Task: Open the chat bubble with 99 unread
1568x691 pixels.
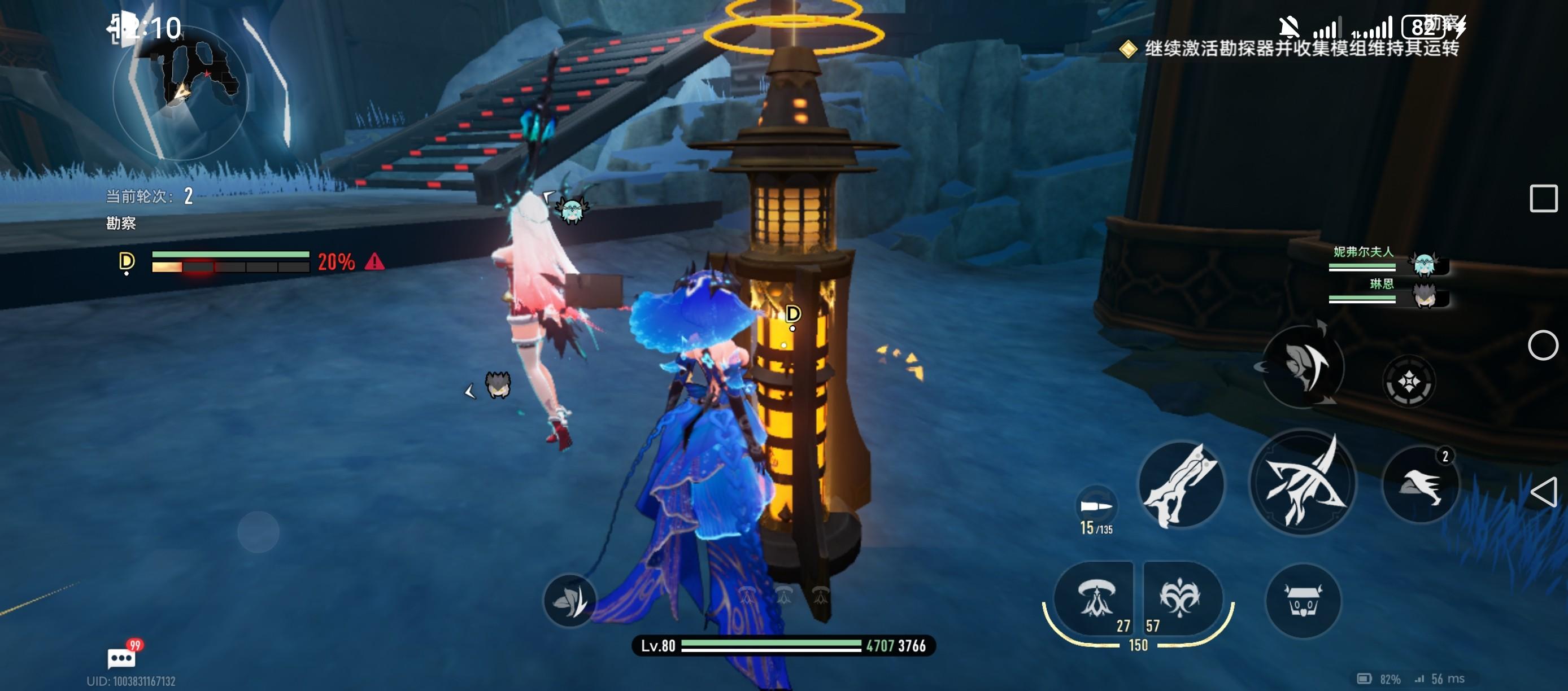Action: click(x=122, y=657)
